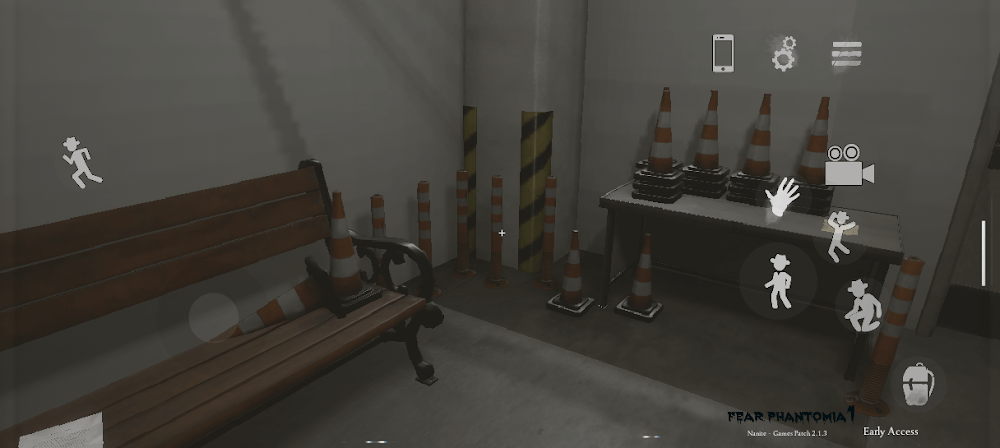1000x448 pixels.
Task: Open the gear settings menu
Action: pyautogui.click(x=784, y=53)
